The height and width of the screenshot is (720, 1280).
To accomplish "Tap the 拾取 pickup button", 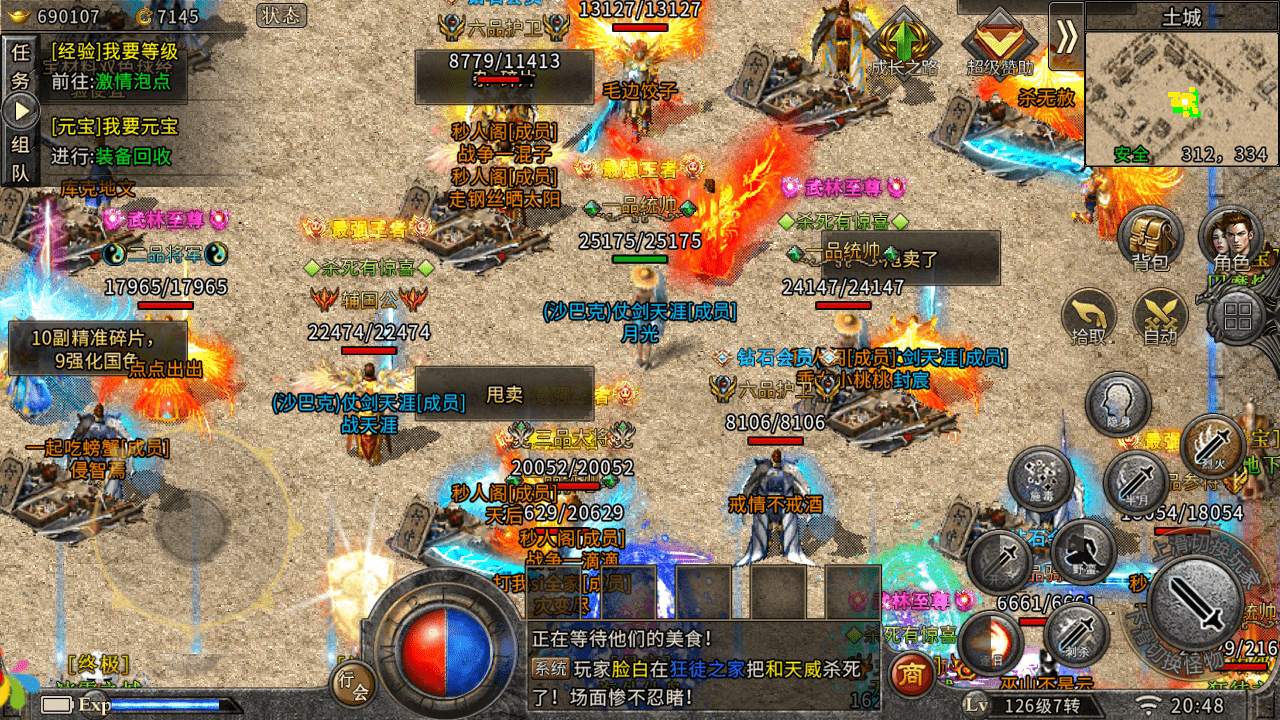I will click(x=1088, y=318).
